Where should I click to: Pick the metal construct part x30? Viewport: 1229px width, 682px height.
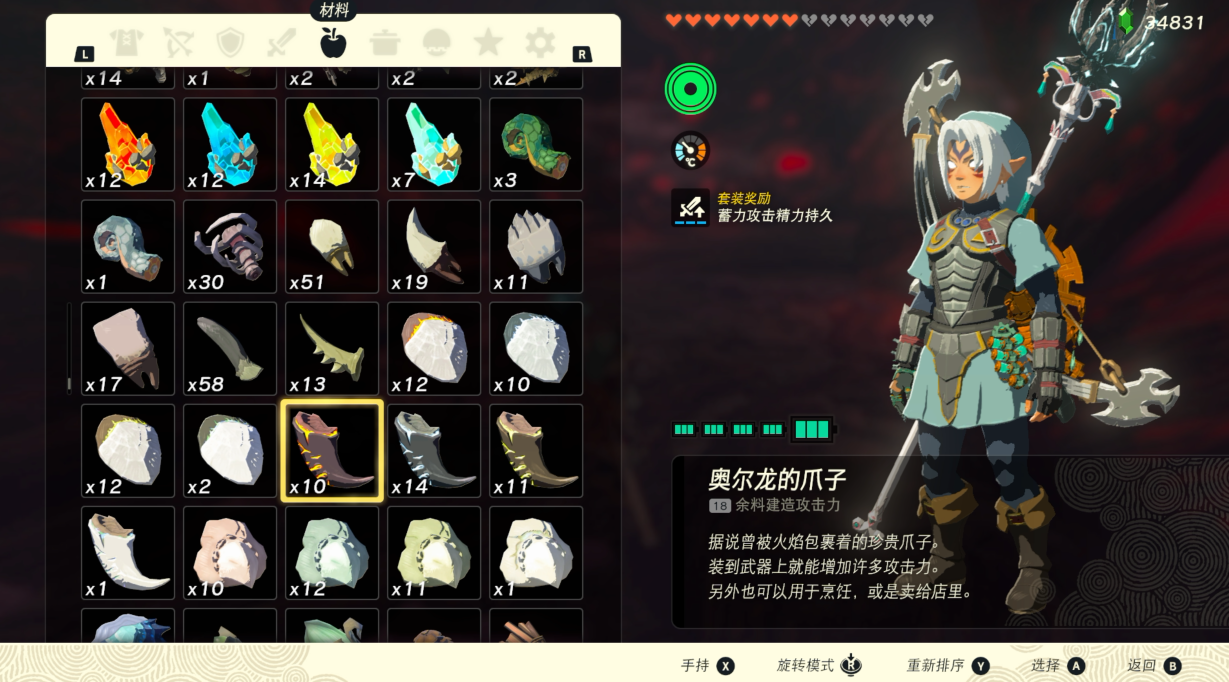[230, 246]
